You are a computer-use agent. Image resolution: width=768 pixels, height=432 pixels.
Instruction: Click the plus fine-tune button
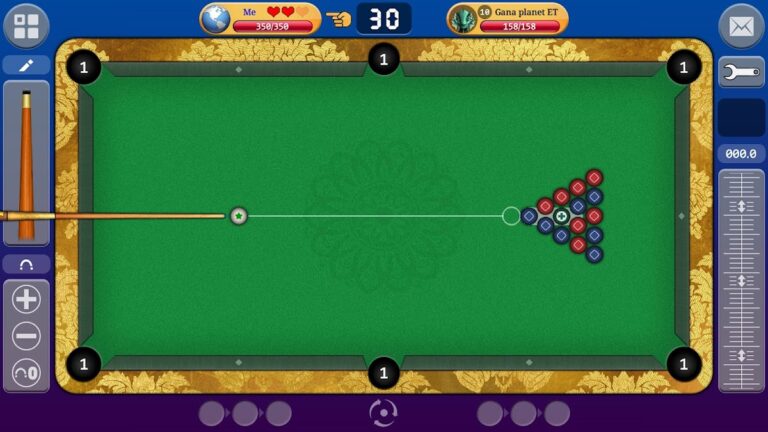pos(26,299)
